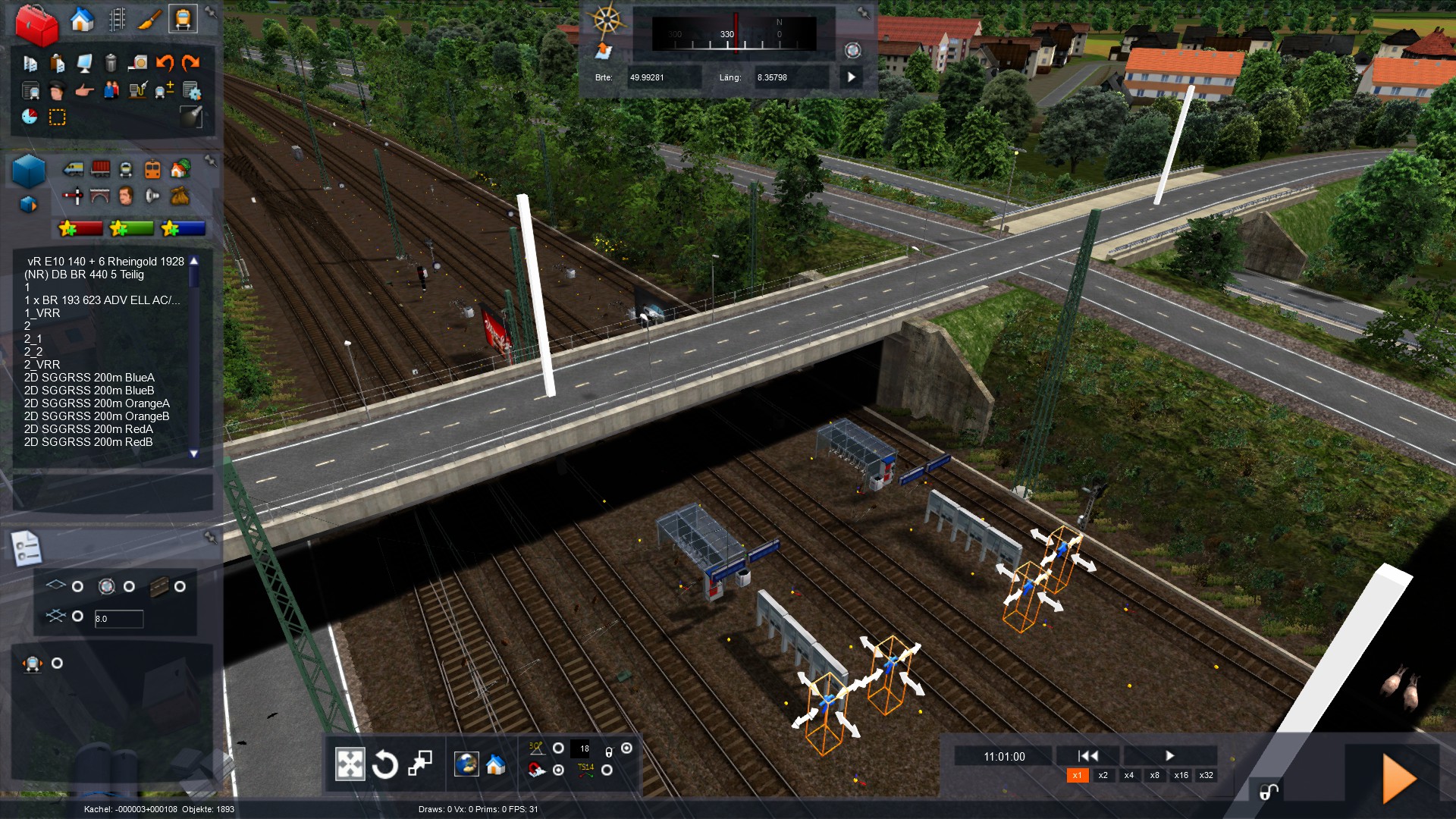Activate the rotate gizmo tool
Viewport: 1456px width, 819px height.
click(384, 764)
